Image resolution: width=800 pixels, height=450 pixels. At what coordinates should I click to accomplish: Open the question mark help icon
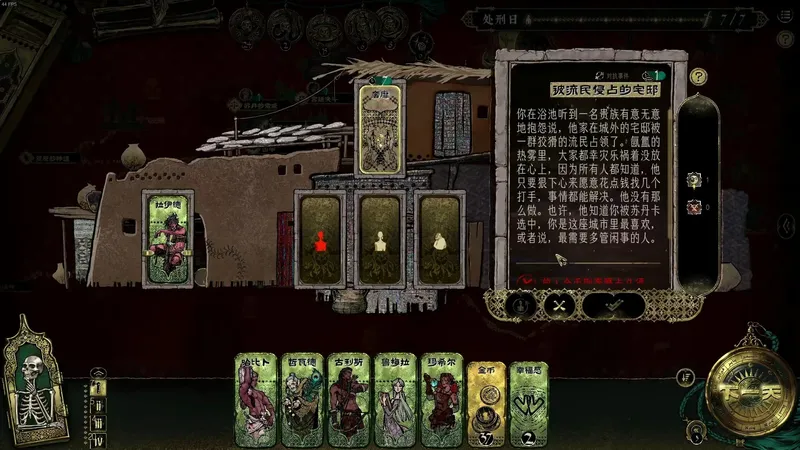coord(699,75)
